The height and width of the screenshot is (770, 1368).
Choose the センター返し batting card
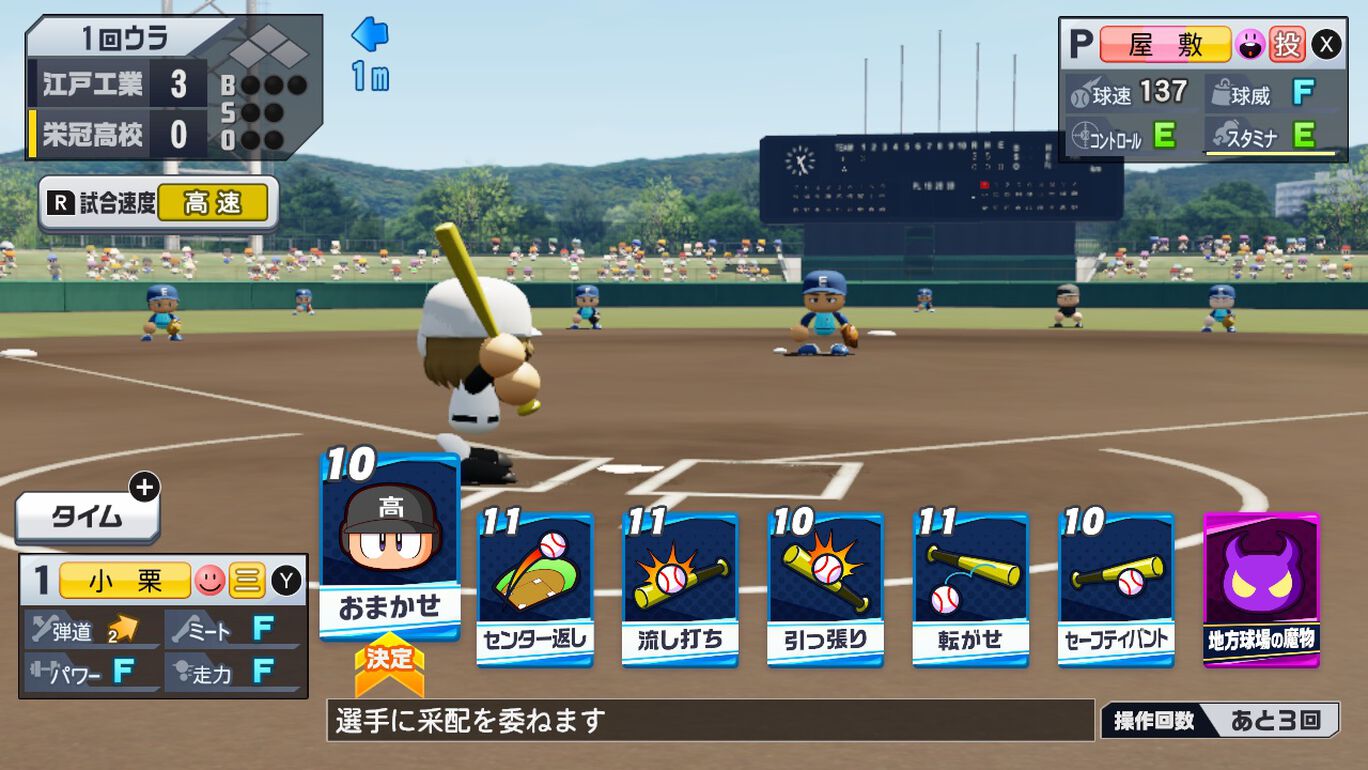tap(535, 589)
